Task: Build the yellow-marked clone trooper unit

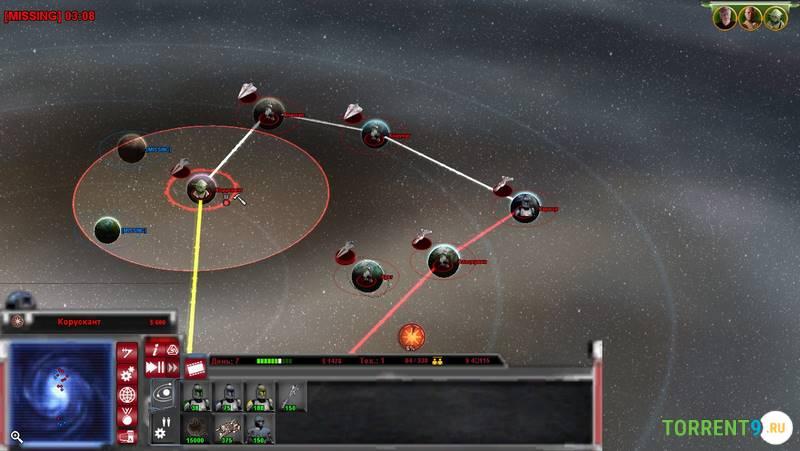Action: (x=261, y=397)
